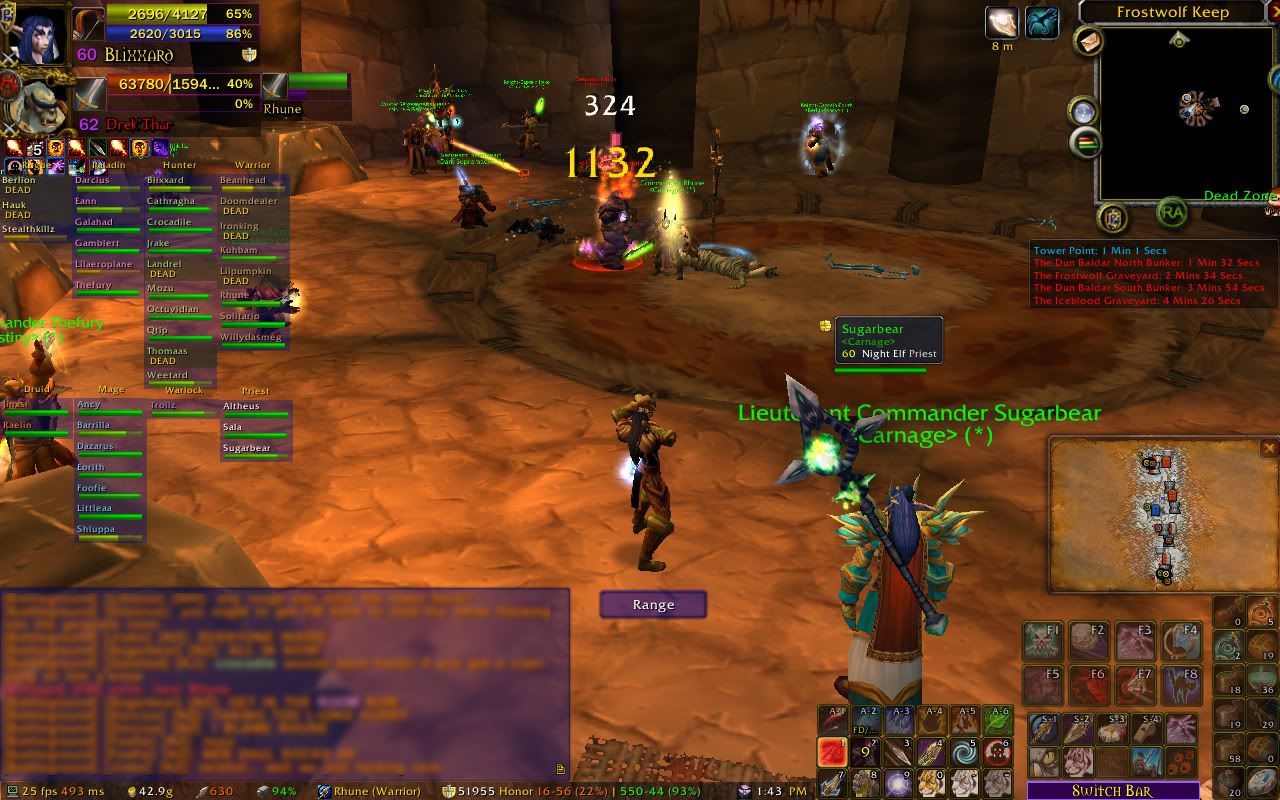Click the Range button

tap(653, 604)
